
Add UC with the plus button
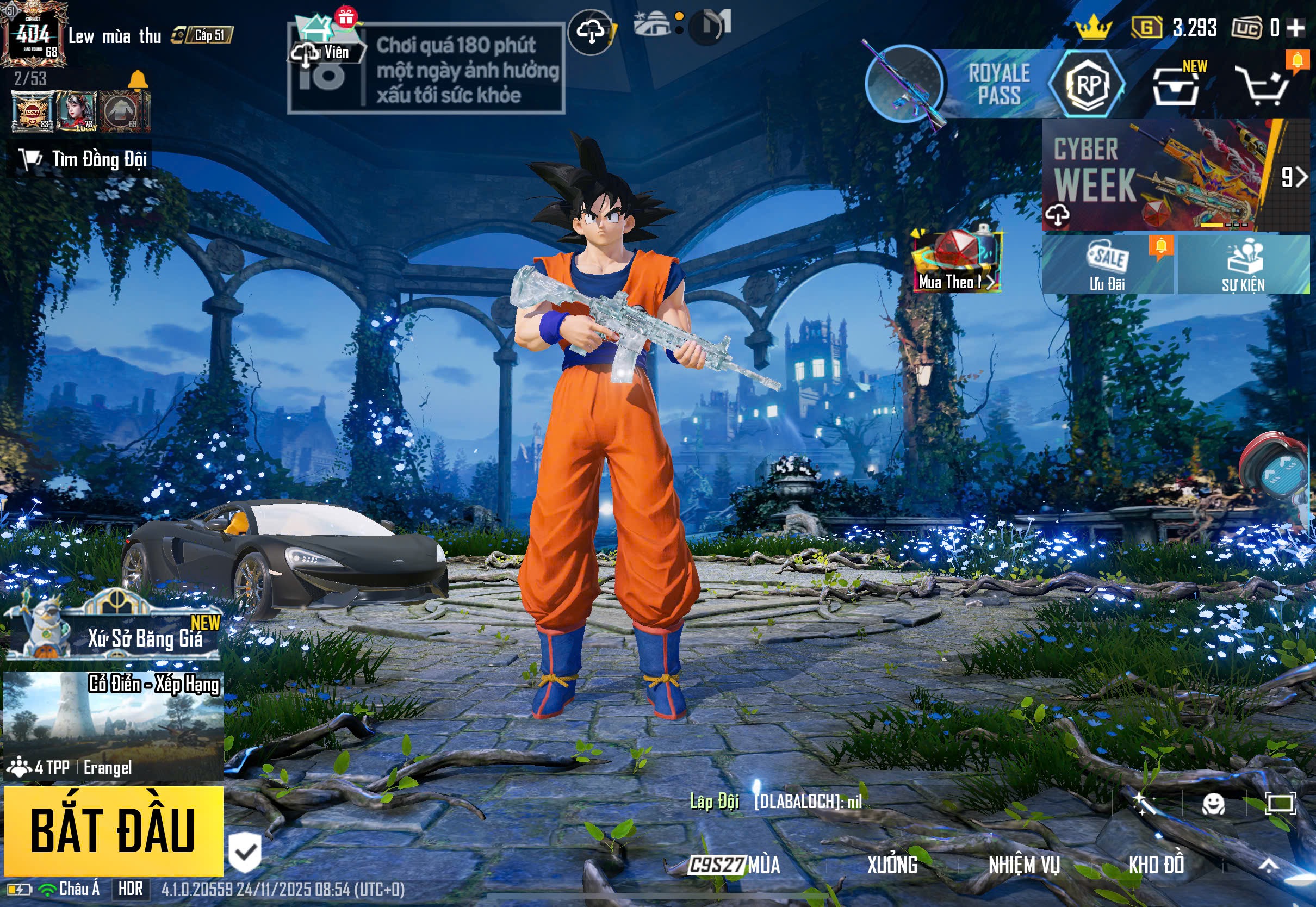(x=1295, y=27)
